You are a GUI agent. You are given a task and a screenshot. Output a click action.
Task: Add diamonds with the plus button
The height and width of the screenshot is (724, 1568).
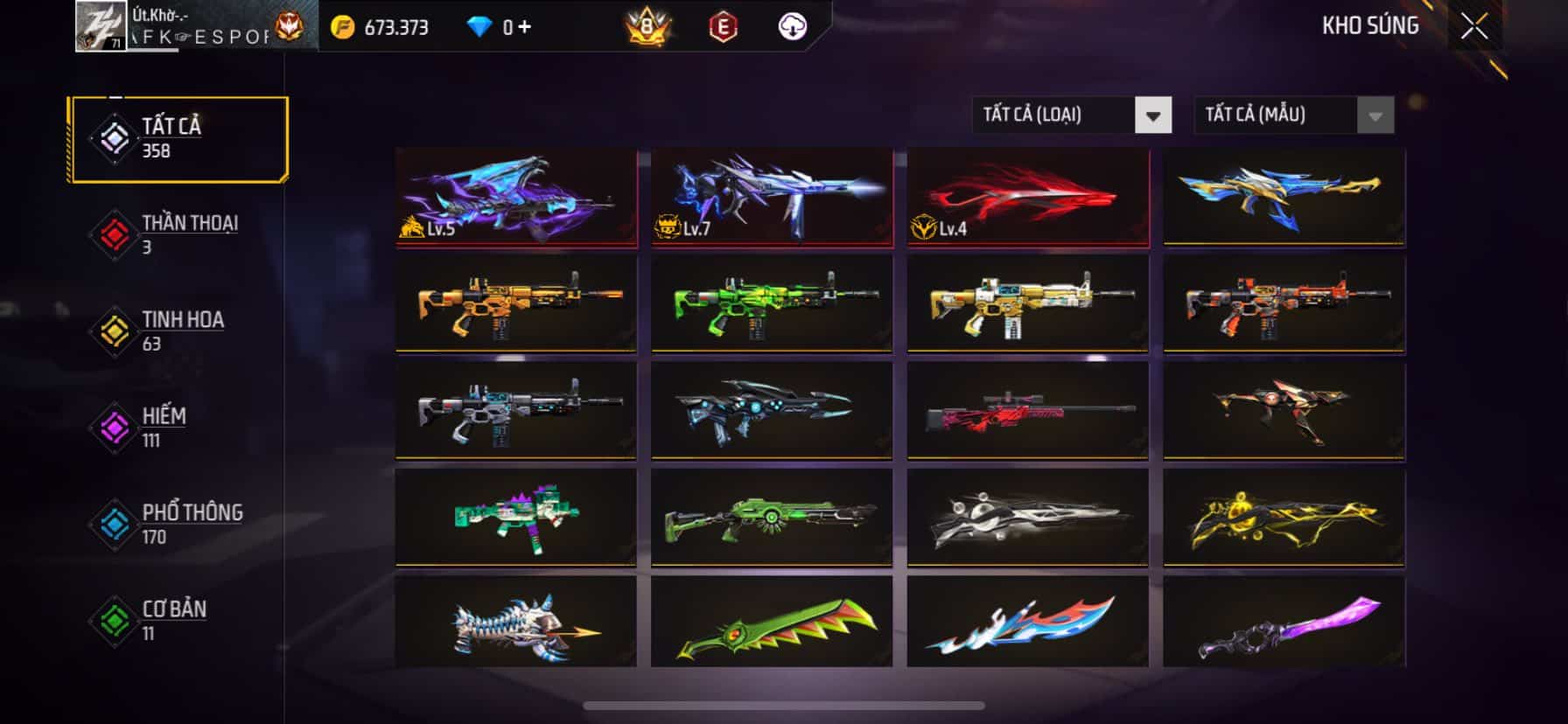click(x=524, y=27)
